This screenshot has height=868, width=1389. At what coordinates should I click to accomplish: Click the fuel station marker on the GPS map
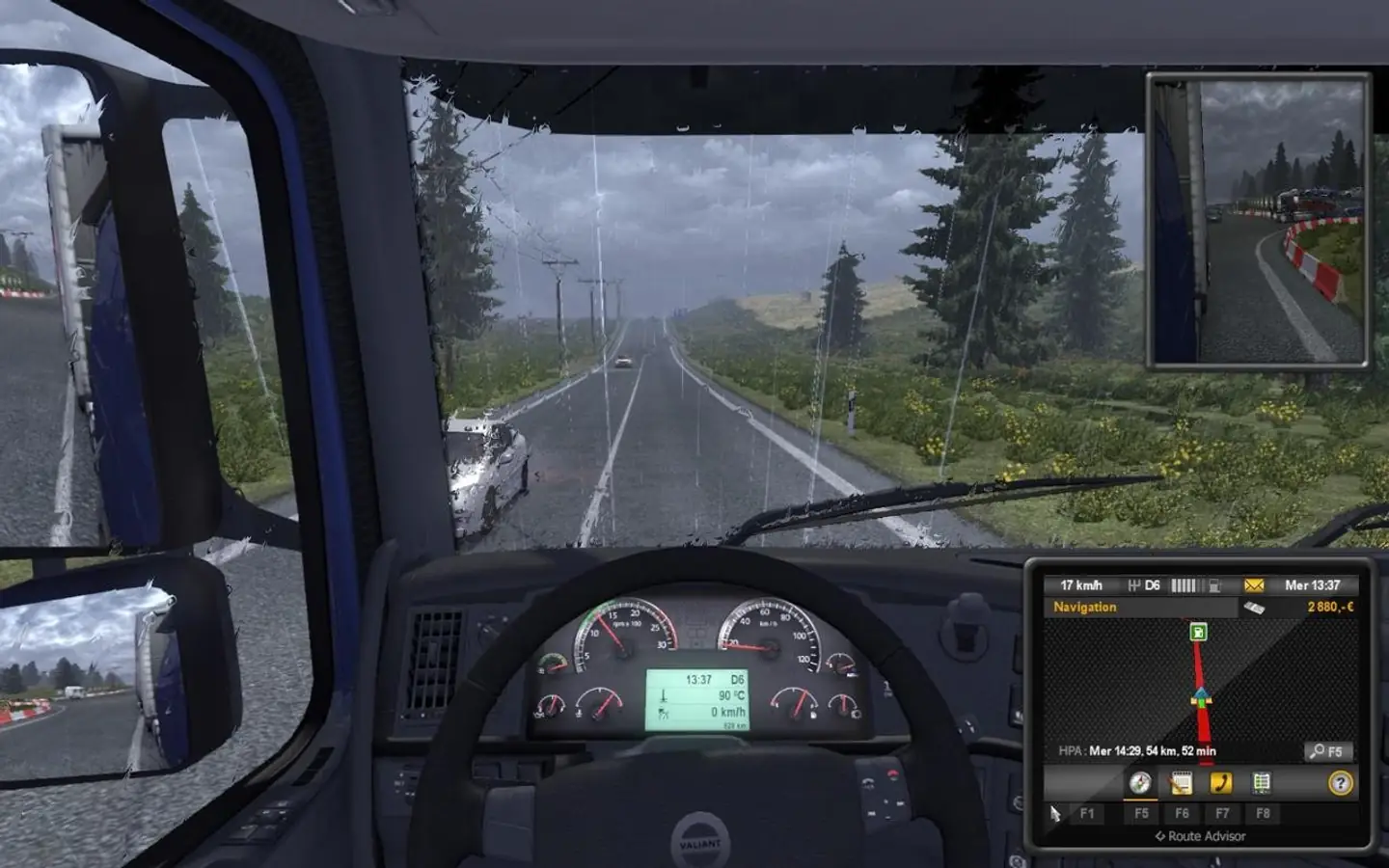(1197, 631)
